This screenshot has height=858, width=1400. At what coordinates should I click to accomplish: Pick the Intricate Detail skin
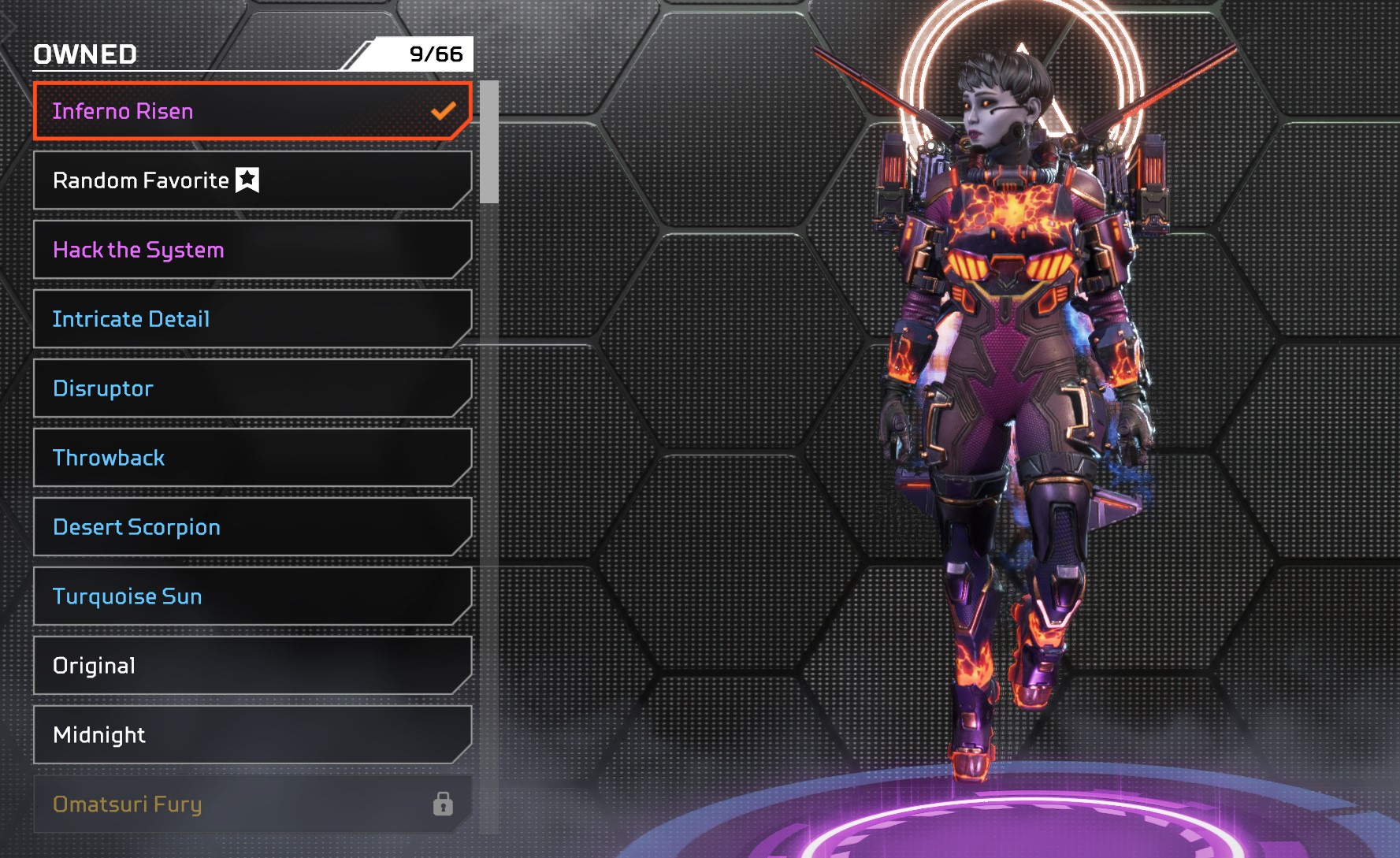[252, 319]
